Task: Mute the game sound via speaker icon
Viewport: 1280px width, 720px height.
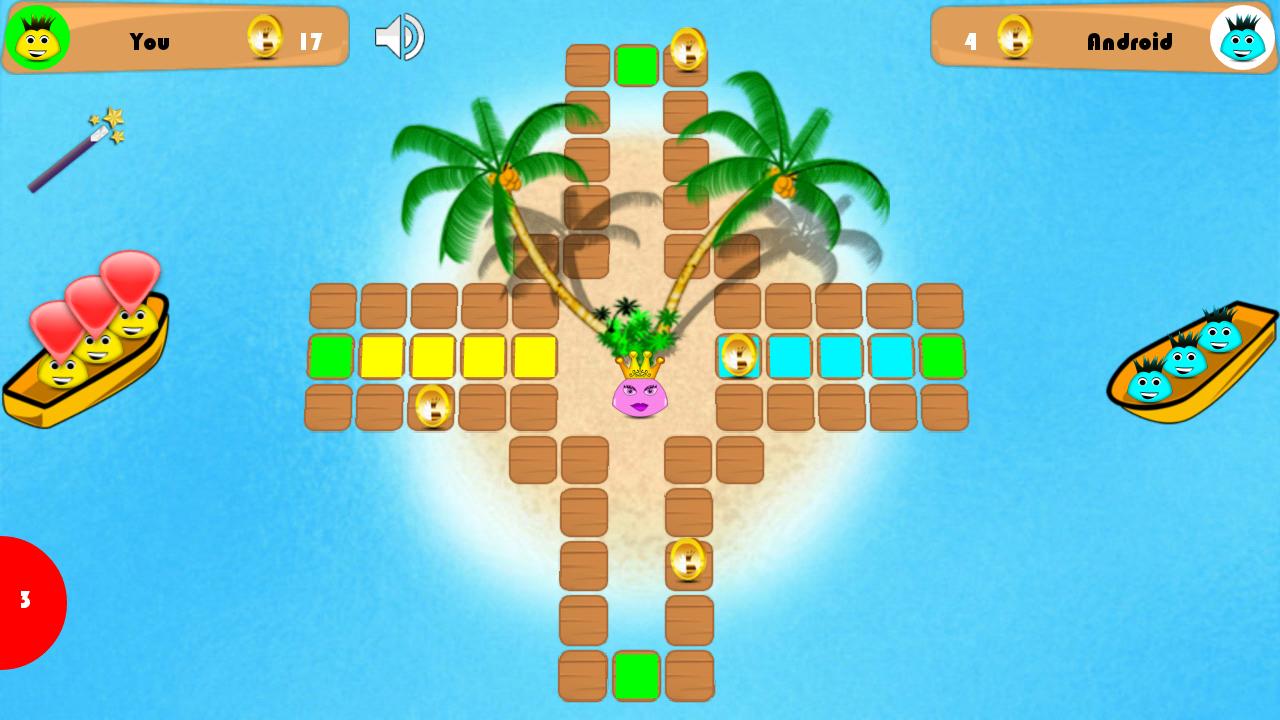Action: (x=398, y=36)
